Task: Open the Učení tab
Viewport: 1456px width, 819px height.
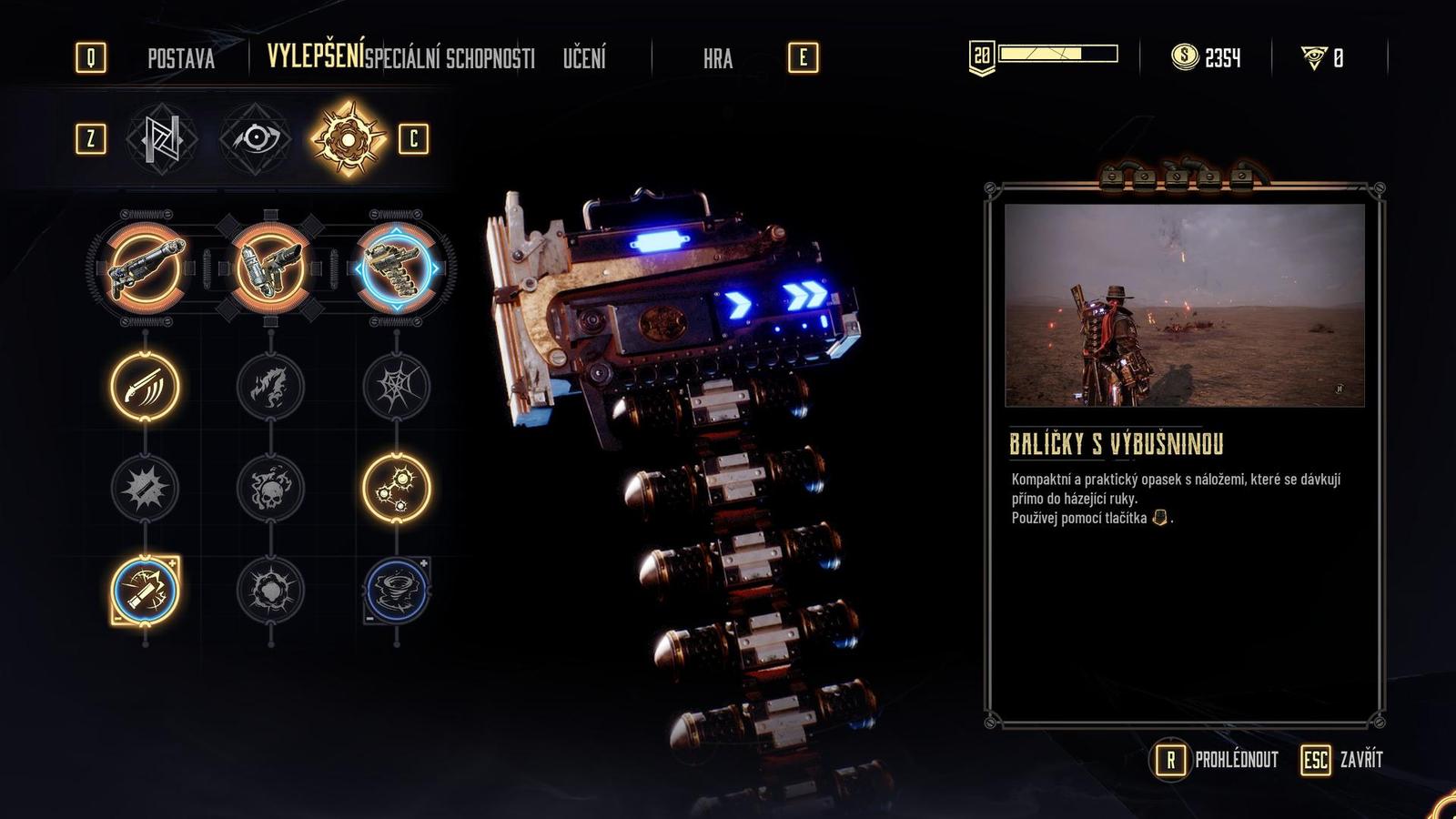Action: [x=584, y=59]
